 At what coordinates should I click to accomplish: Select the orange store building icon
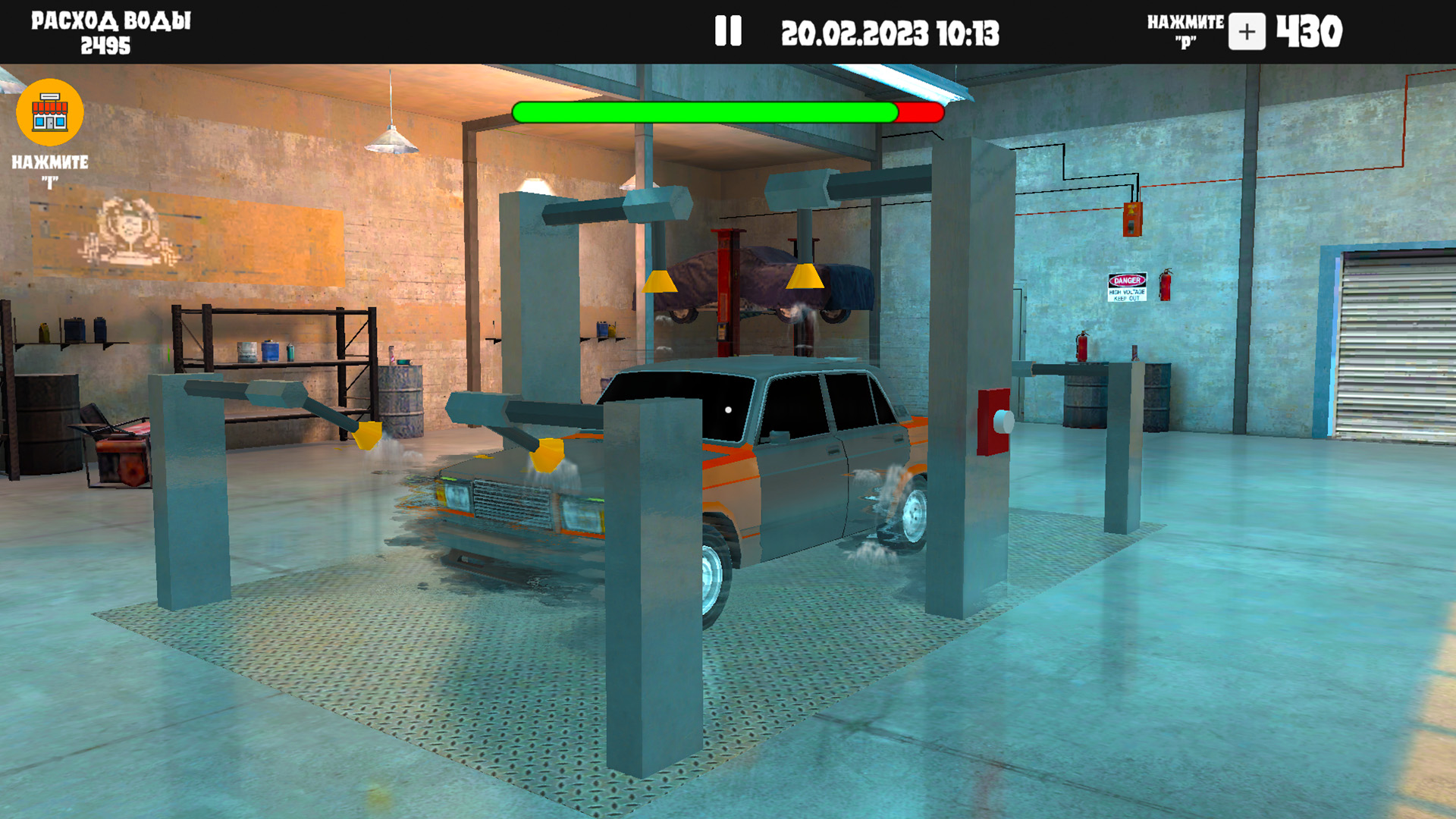[x=49, y=112]
